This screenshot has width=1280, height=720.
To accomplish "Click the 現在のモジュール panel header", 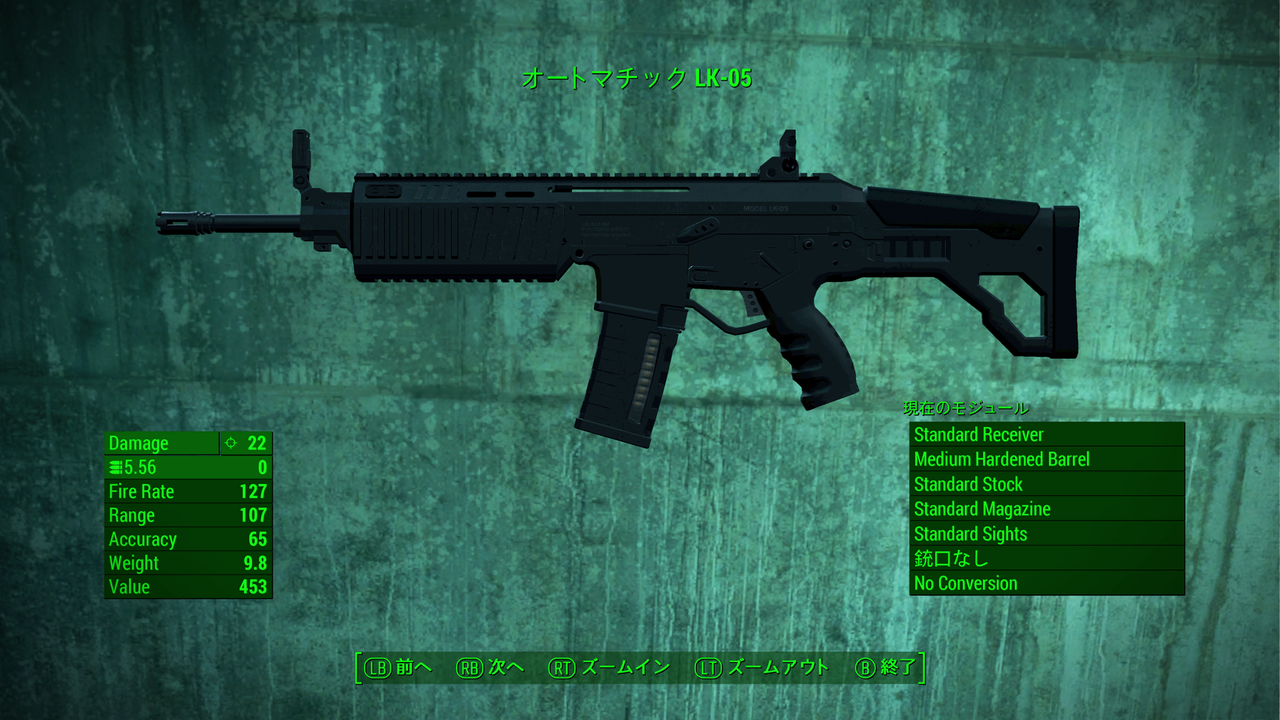I will [965, 409].
